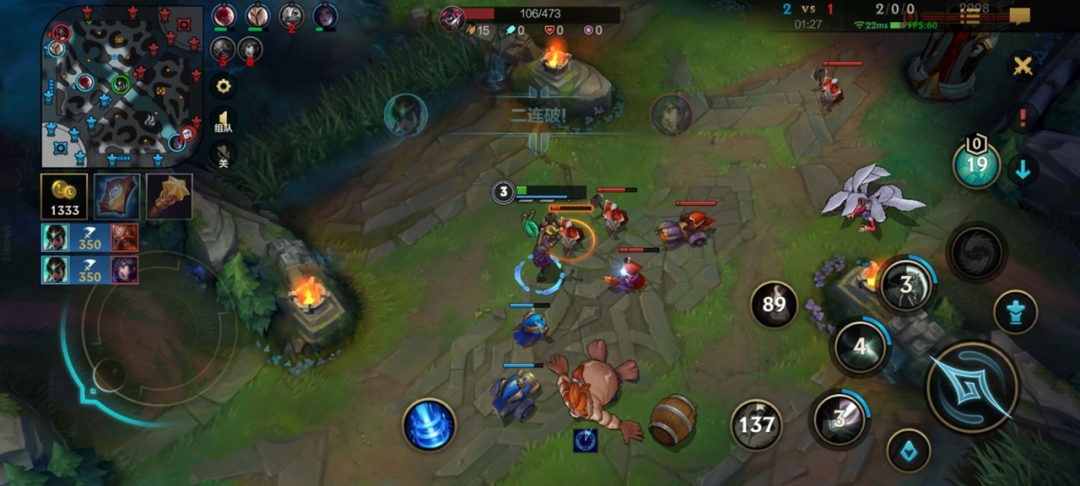
Task: Buy the recommended spellbook item
Action: click(117, 196)
